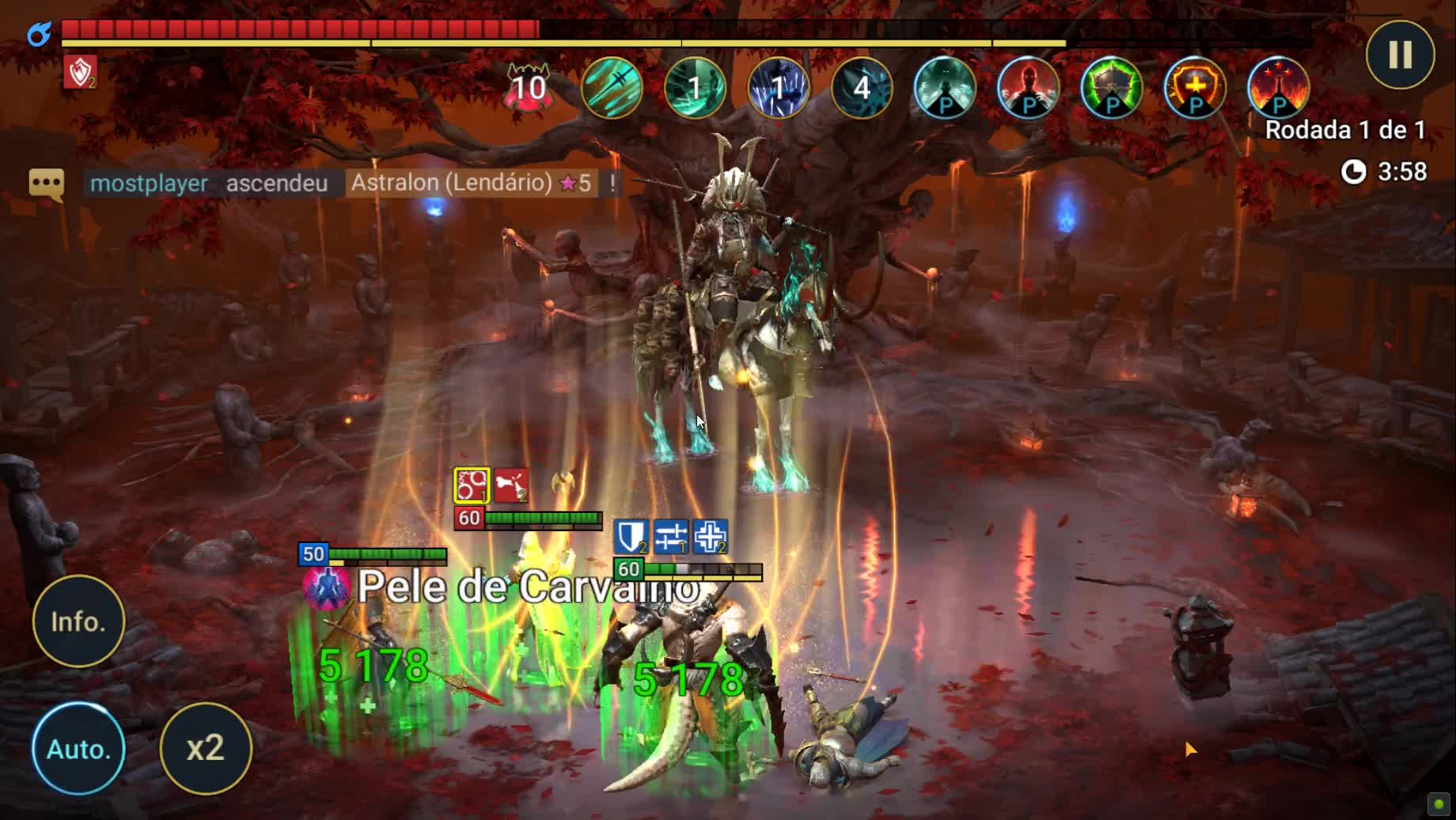This screenshot has height=820, width=1456.
Task: Change battle speed with x2 button
Action: (x=206, y=748)
